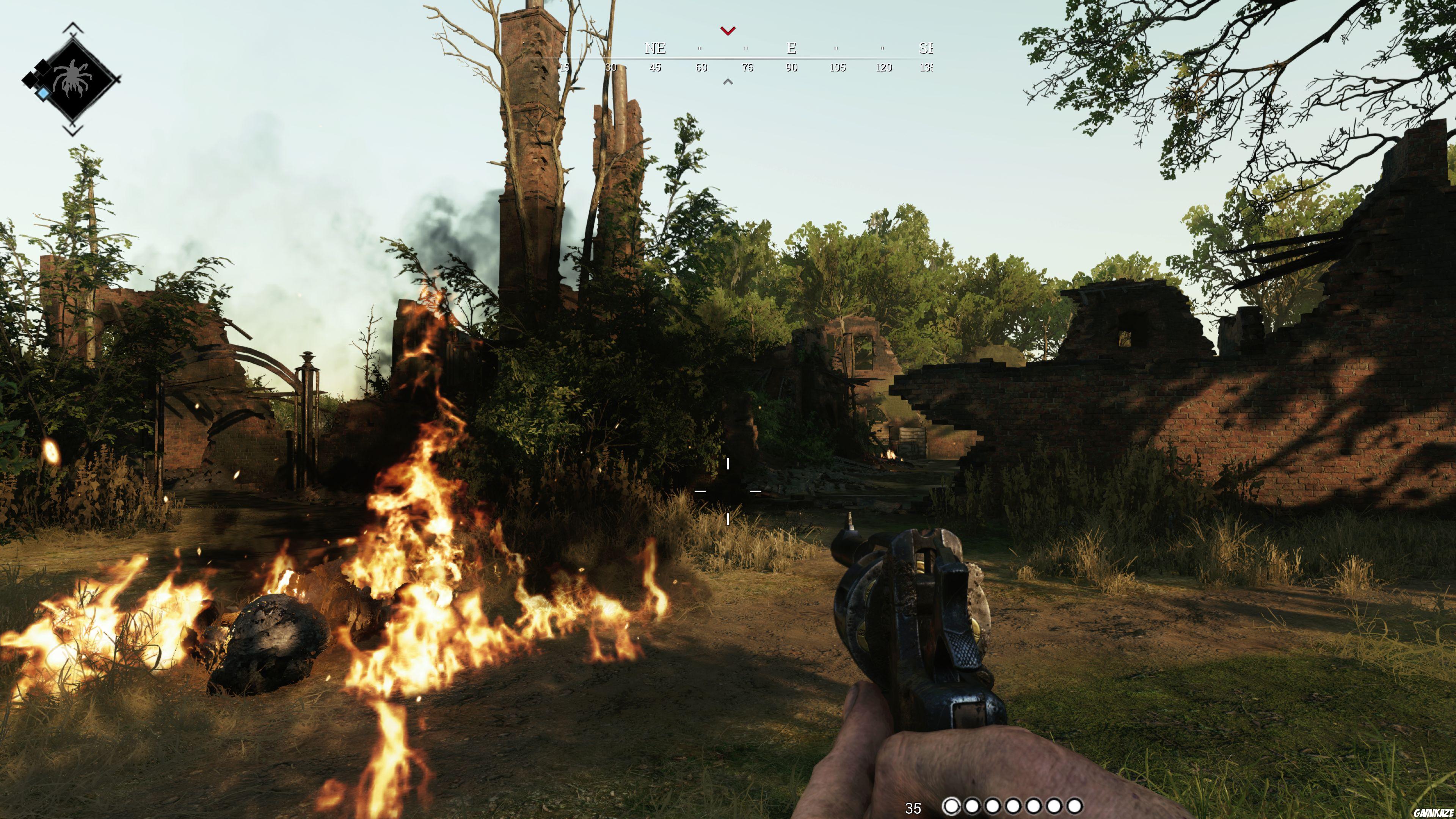
Task: Click the red objective chevron above the compass
Action: (x=728, y=30)
